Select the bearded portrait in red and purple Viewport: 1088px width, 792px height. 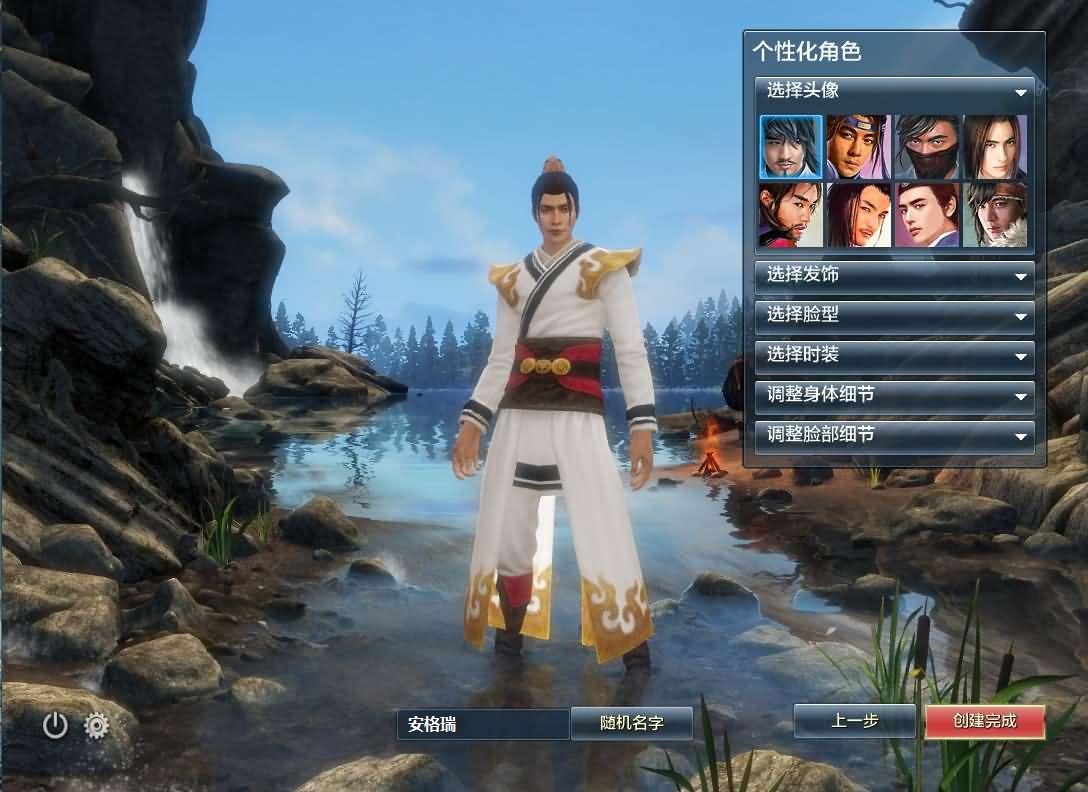click(791, 214)
